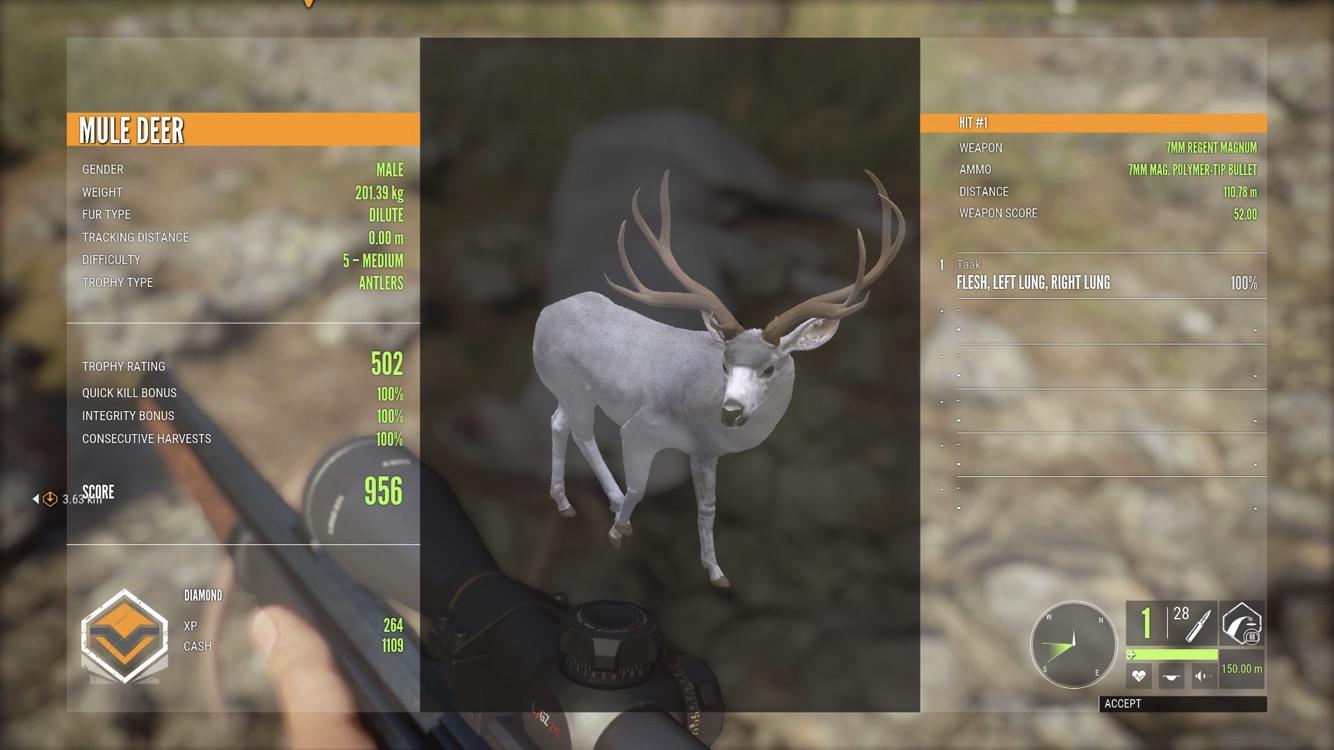The width and height of the screenshot is (1334, 750).
Task: Select the 7mm rifle hexagon weapon icon
Action: [1243, 624]
